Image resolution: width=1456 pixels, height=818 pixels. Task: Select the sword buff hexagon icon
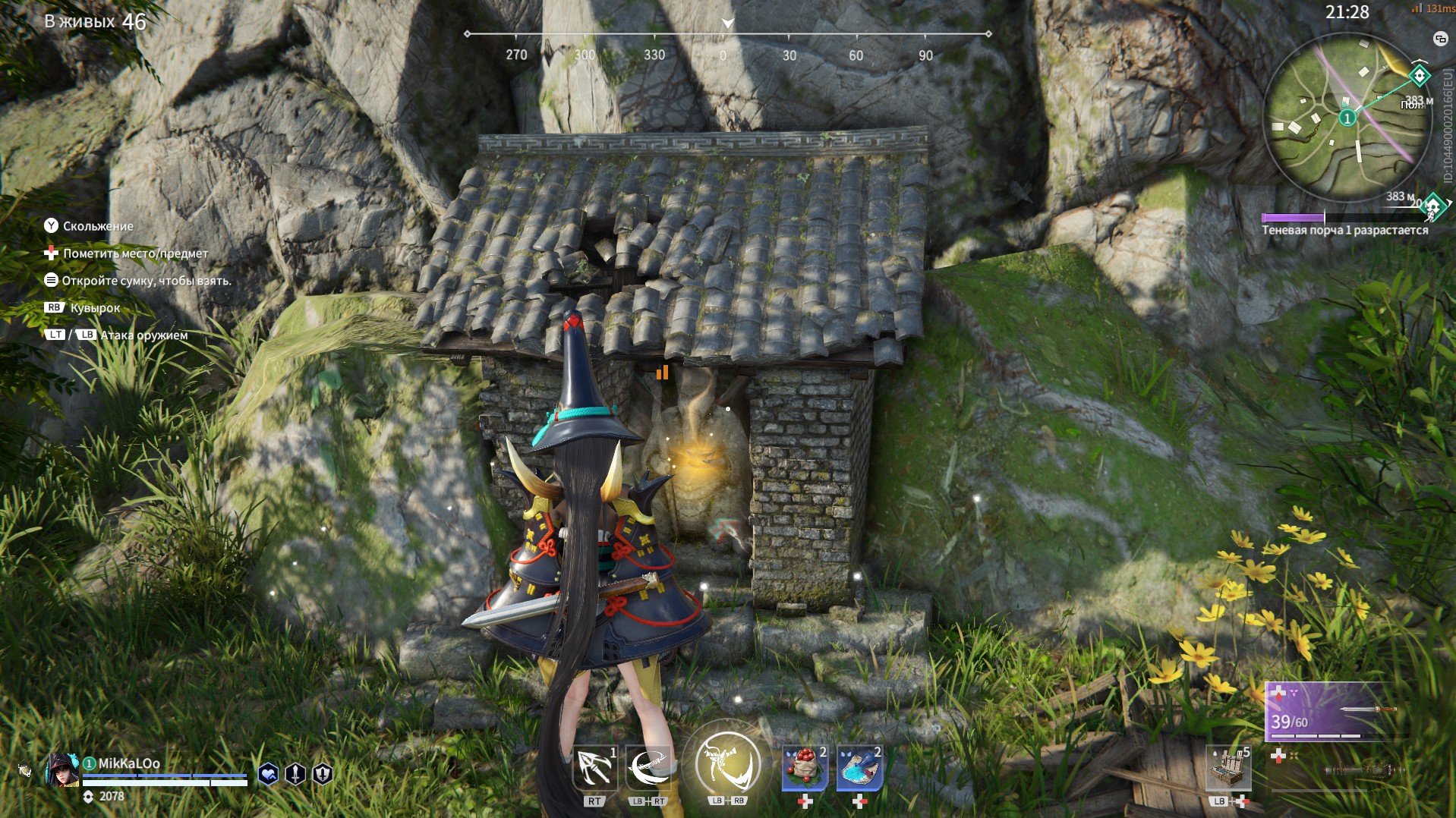[295, 773]
